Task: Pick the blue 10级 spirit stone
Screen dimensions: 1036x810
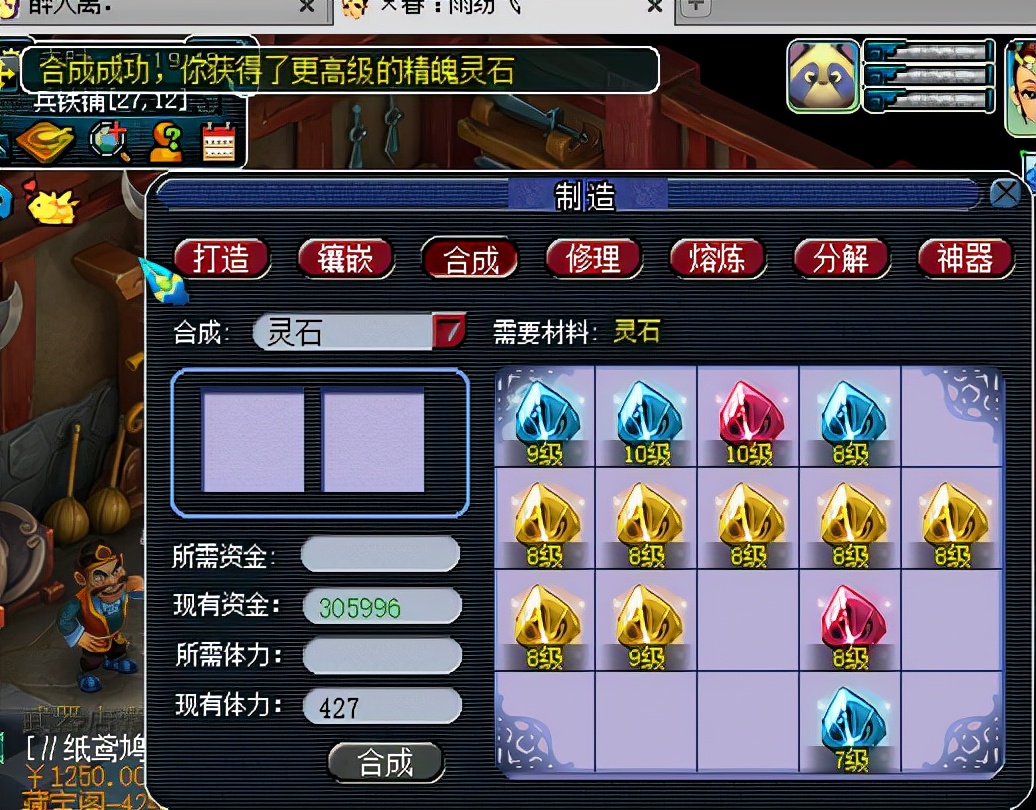Action: point(647,416)
